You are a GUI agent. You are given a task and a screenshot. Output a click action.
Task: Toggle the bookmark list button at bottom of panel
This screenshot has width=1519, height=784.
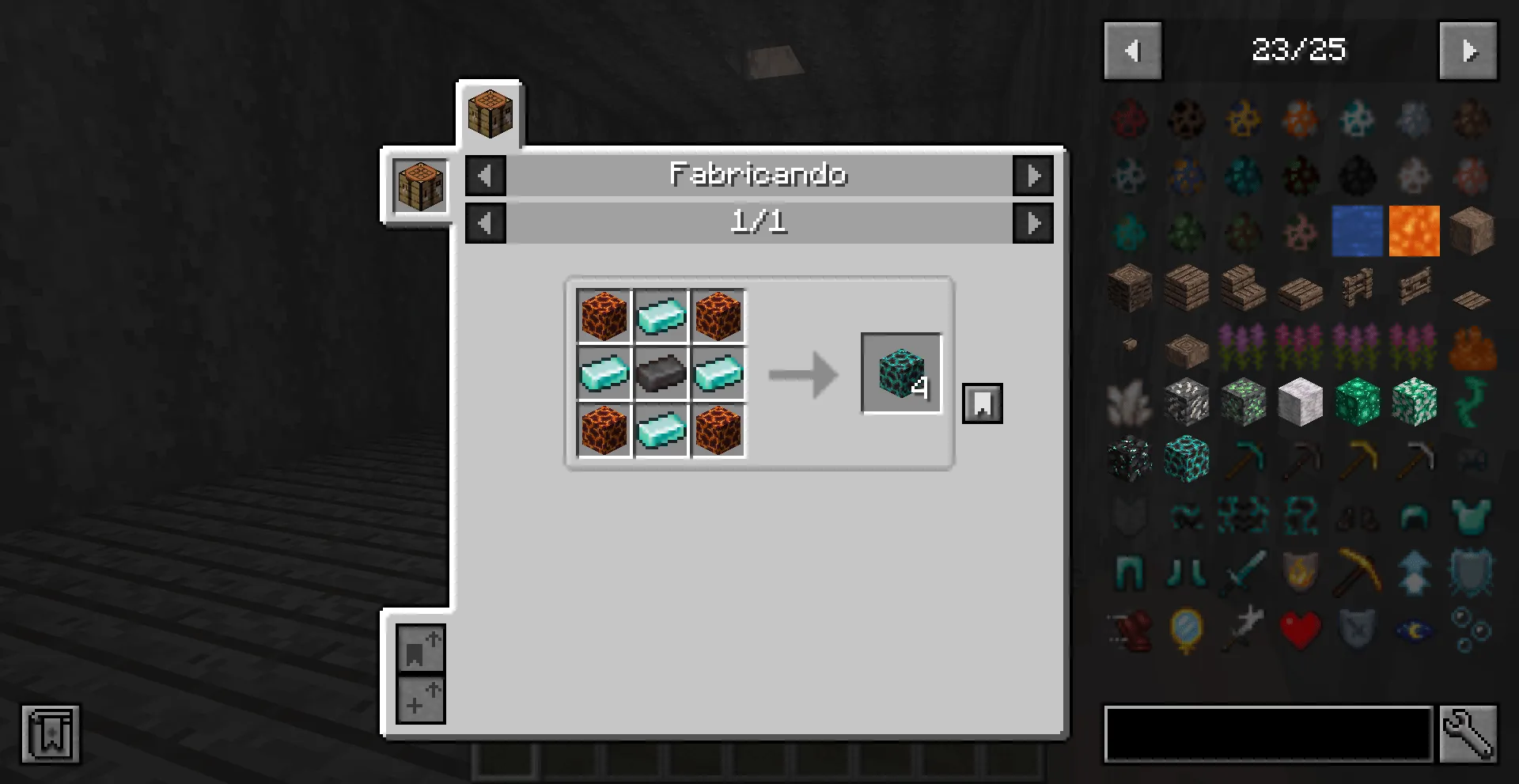[x=420, y=650]
